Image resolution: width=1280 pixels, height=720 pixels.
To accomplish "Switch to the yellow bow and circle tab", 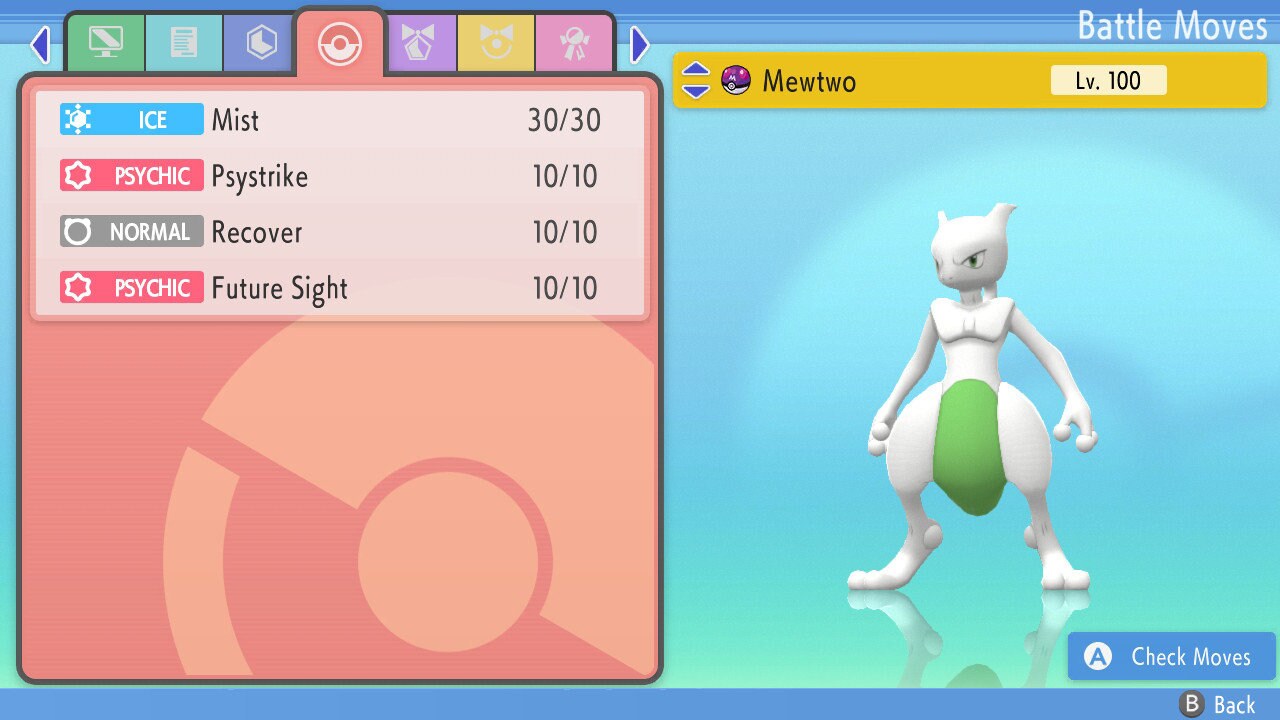I will 496,43.
